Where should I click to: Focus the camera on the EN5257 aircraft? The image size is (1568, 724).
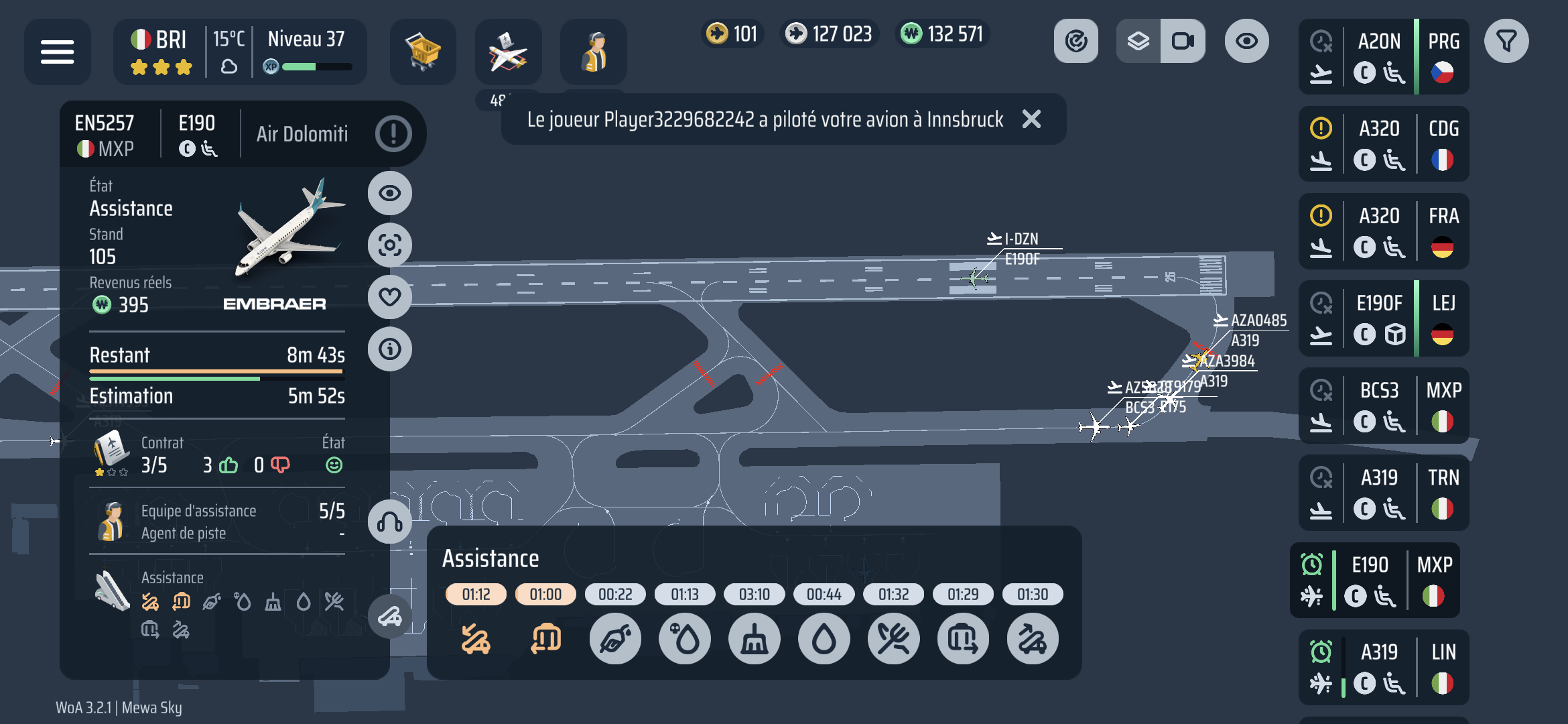point(390,245)
